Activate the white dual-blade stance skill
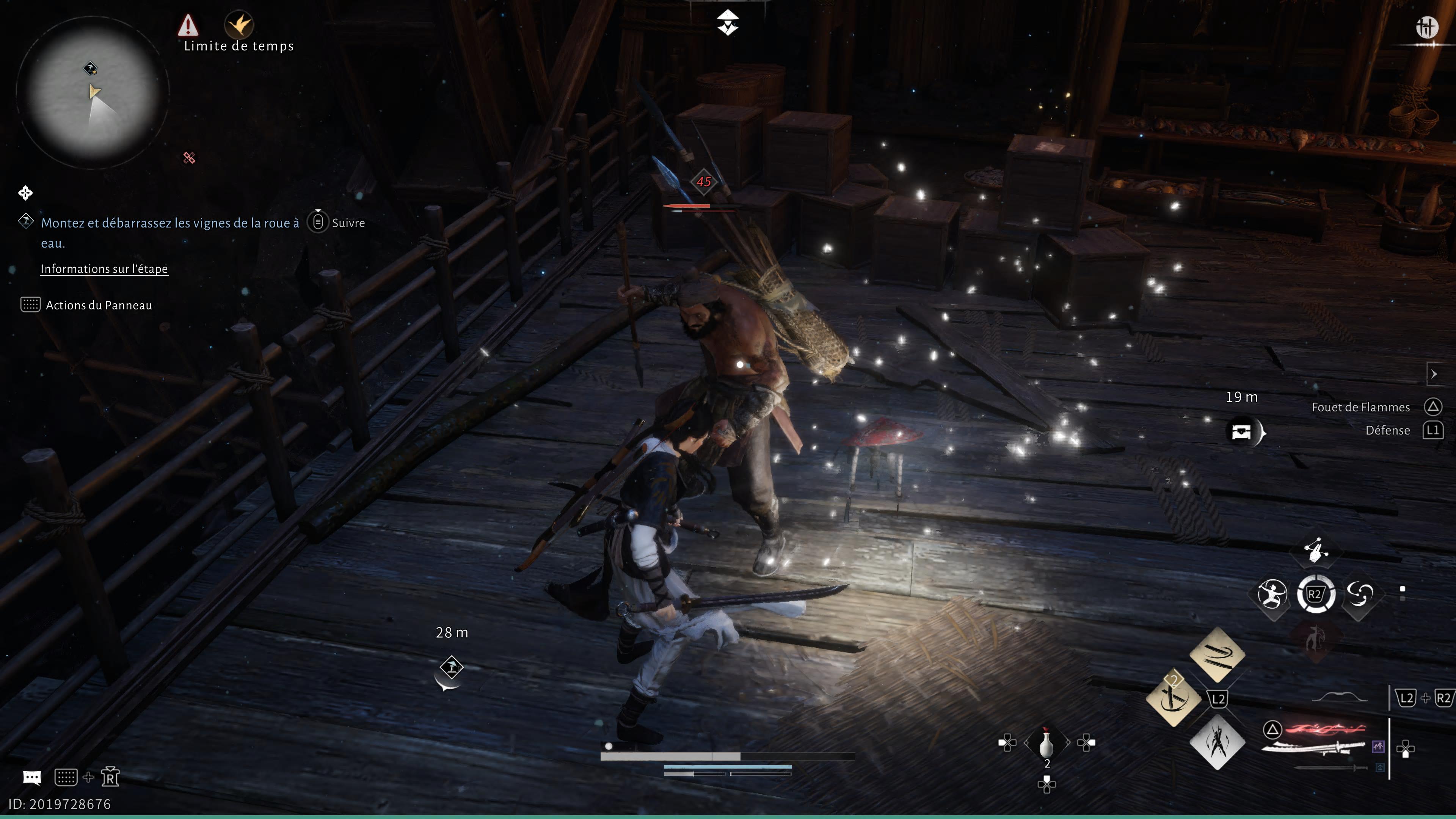The width and height of the screenshot is (1456, 819). tap(1217, 742)
